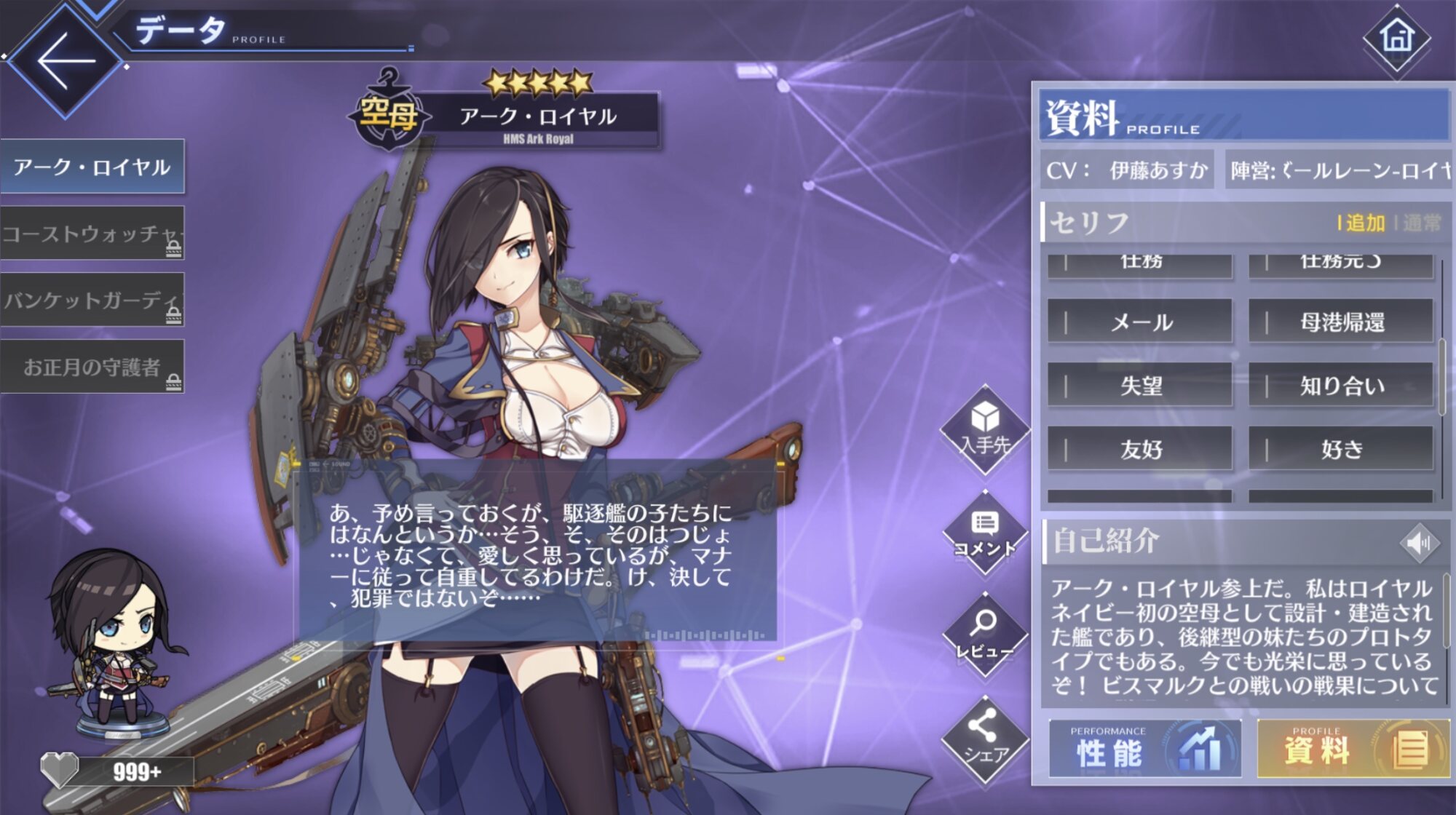1456x815 pixels.
Task: Switch voice lines to 通常
Action: [x=1421, y=223]
